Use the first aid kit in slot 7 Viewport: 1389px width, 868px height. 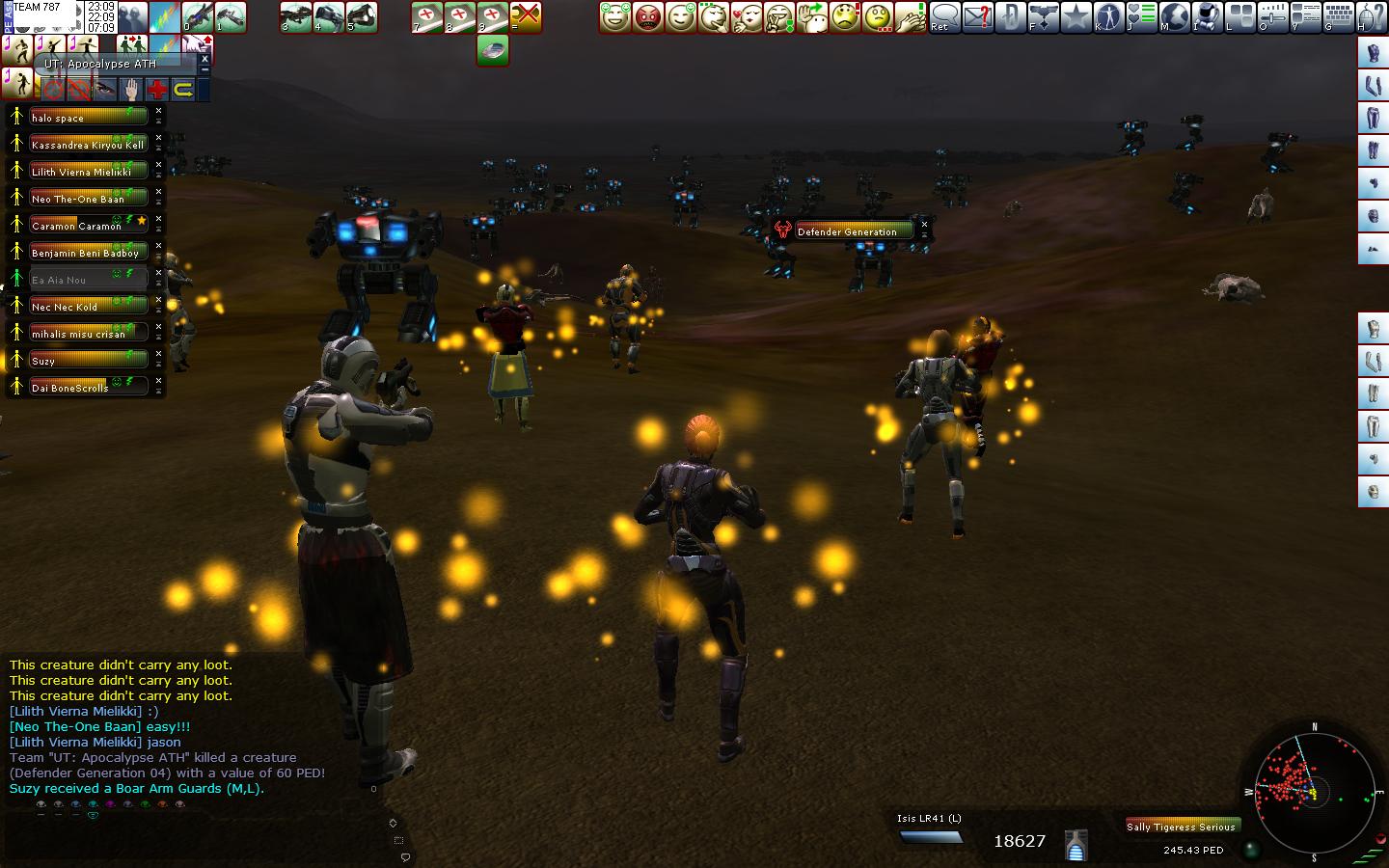pyautogui.click(x=427, y=17)
